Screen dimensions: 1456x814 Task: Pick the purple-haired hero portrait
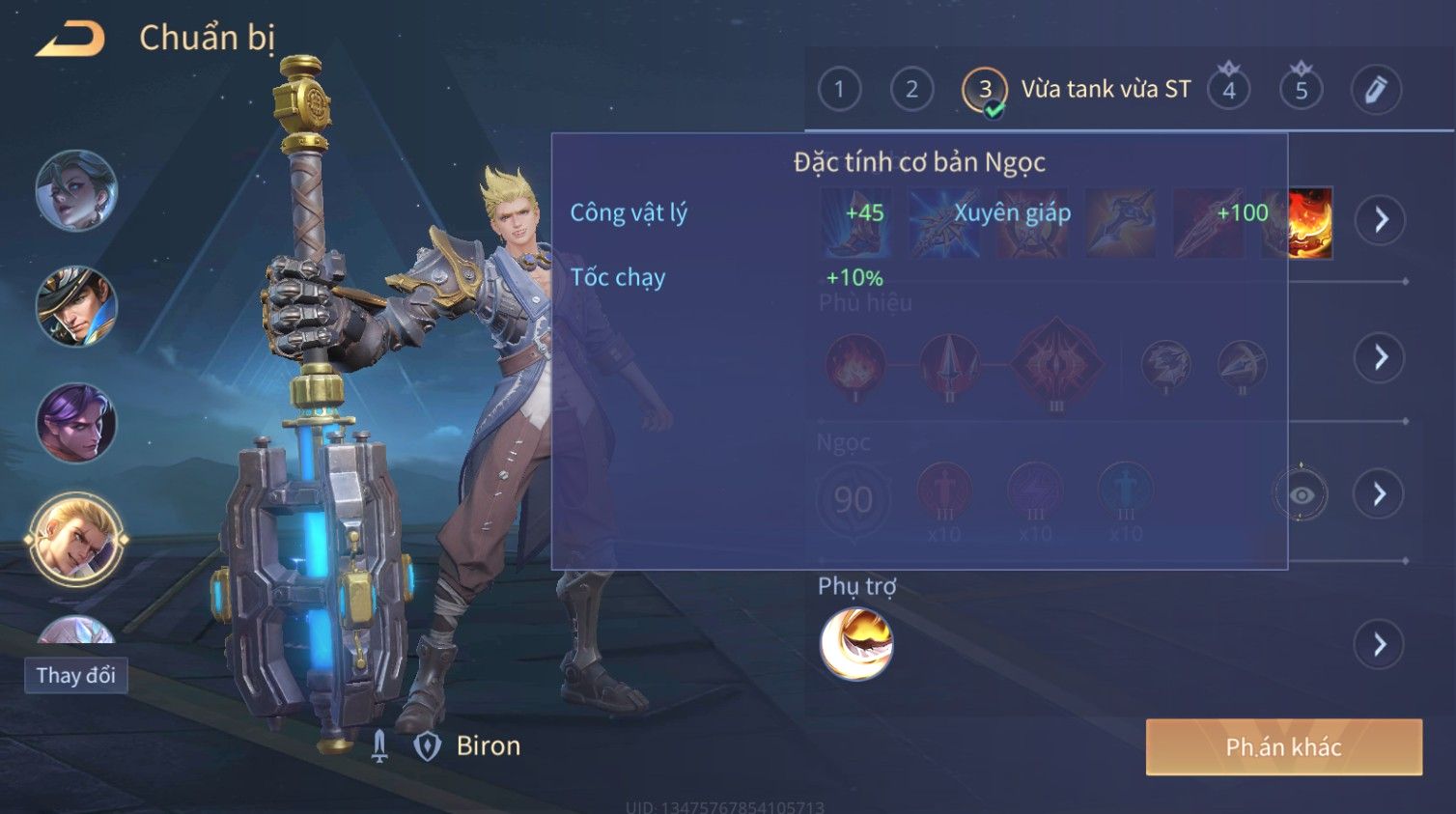click(x=76, y=422)
